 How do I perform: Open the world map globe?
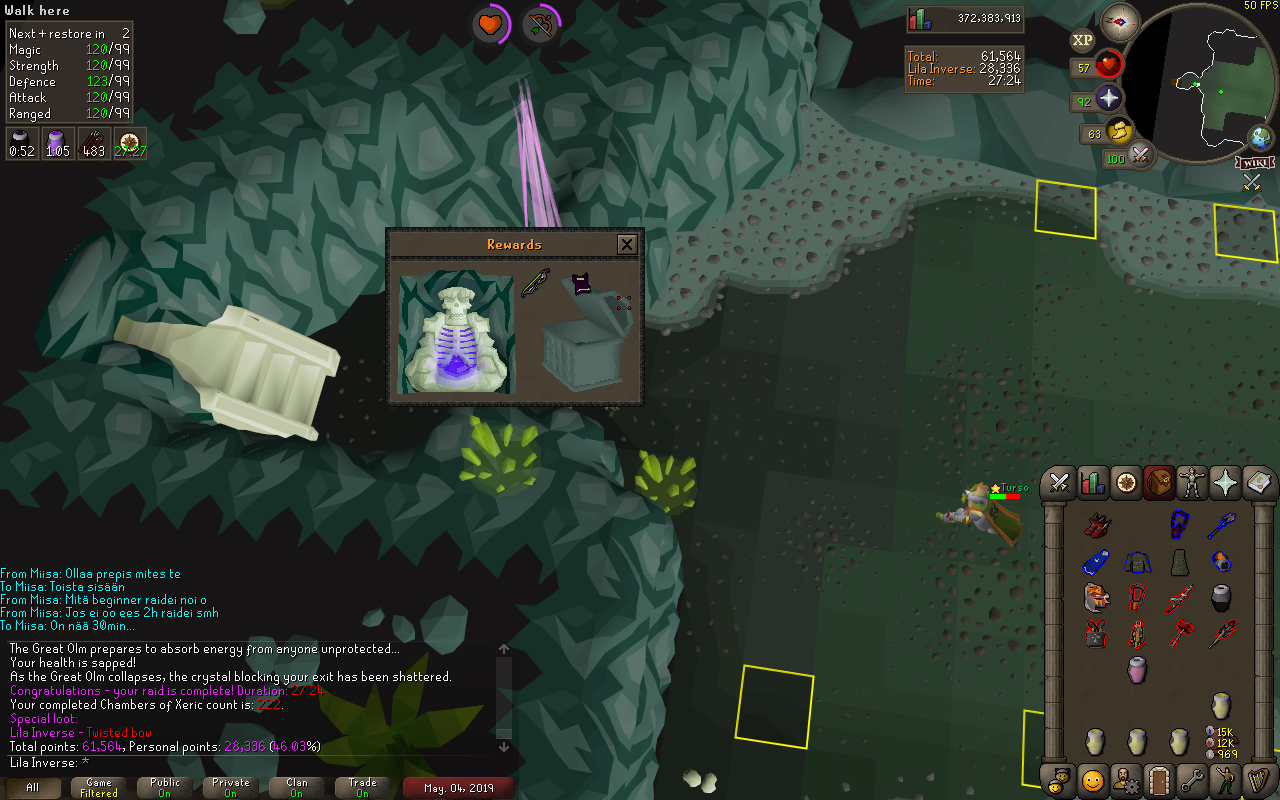click(x=1260, y=139)
